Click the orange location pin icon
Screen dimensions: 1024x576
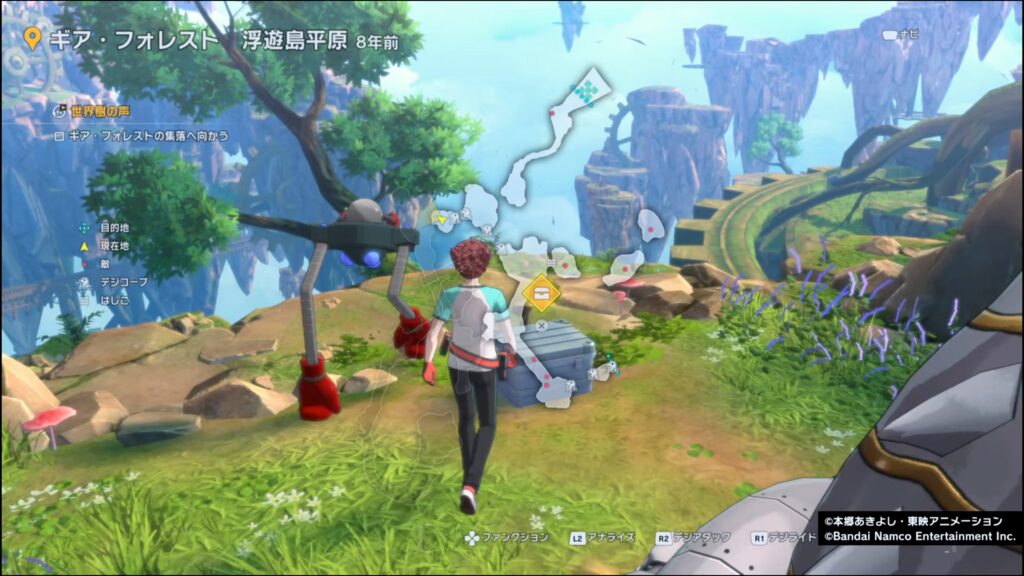pyautogui.click(x=33, y=39)
